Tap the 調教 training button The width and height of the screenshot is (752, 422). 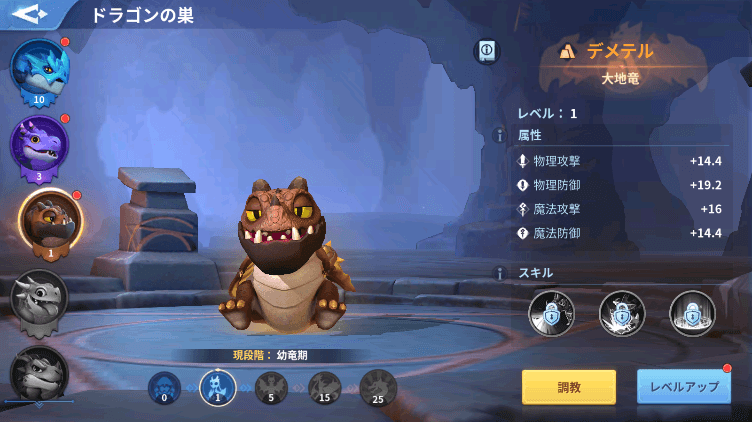[x=569, y=387]
